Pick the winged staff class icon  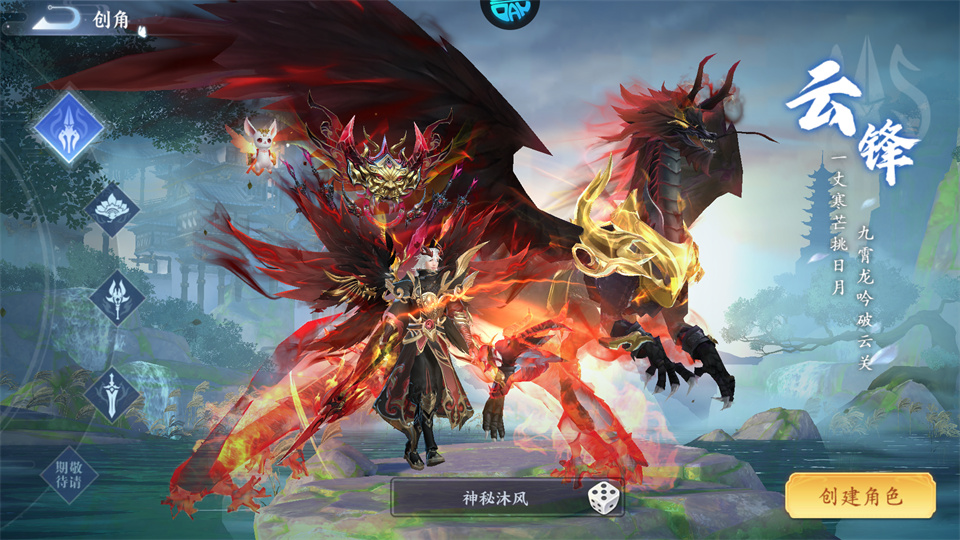point(116,297)
